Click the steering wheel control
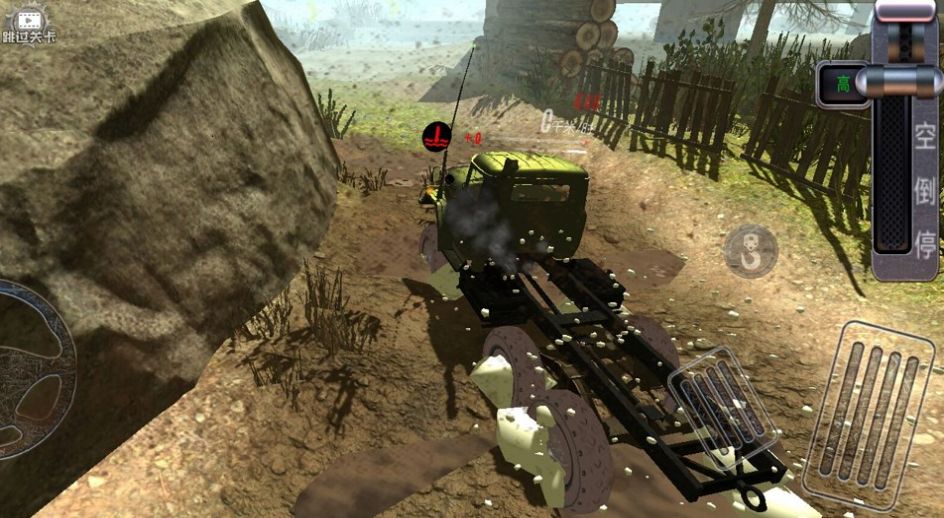944x518 pixels. pyautogui.click(x=30, y=371)
